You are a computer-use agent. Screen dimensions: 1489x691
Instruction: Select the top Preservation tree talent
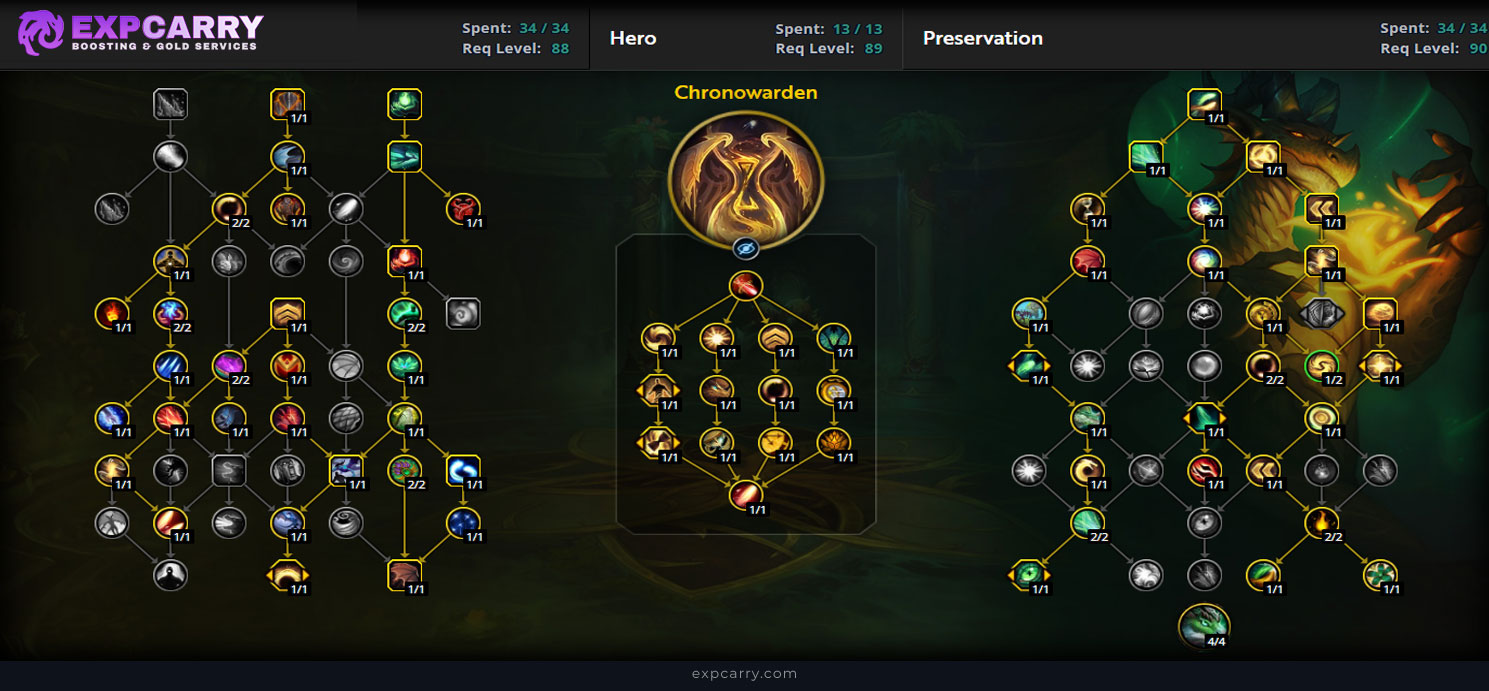pyautogui.click(x=1205, y=105)
